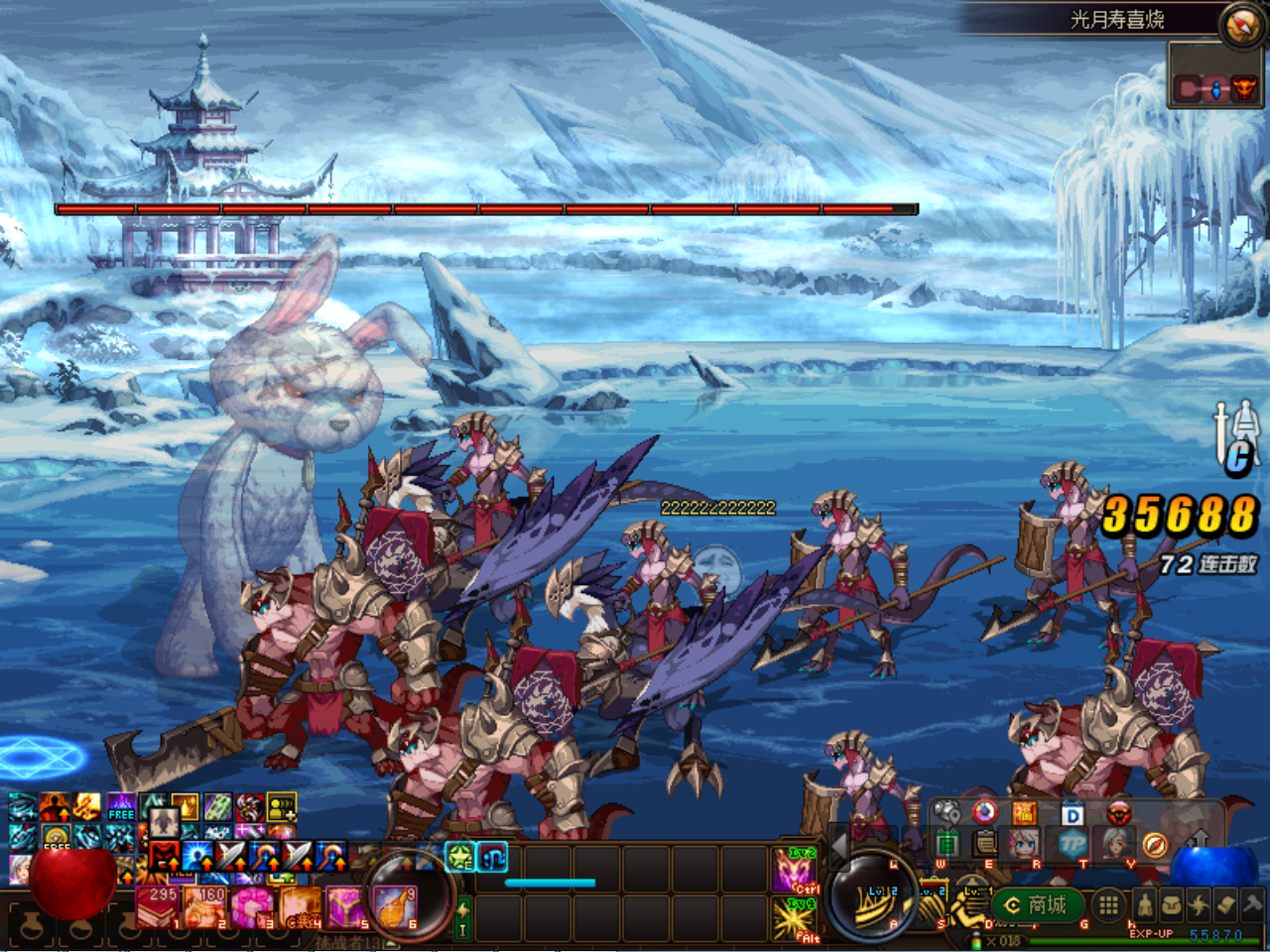Viewport: 1270px width, 952px height.
Task: Click the red 福 fortune icon
Action: 1024,814
